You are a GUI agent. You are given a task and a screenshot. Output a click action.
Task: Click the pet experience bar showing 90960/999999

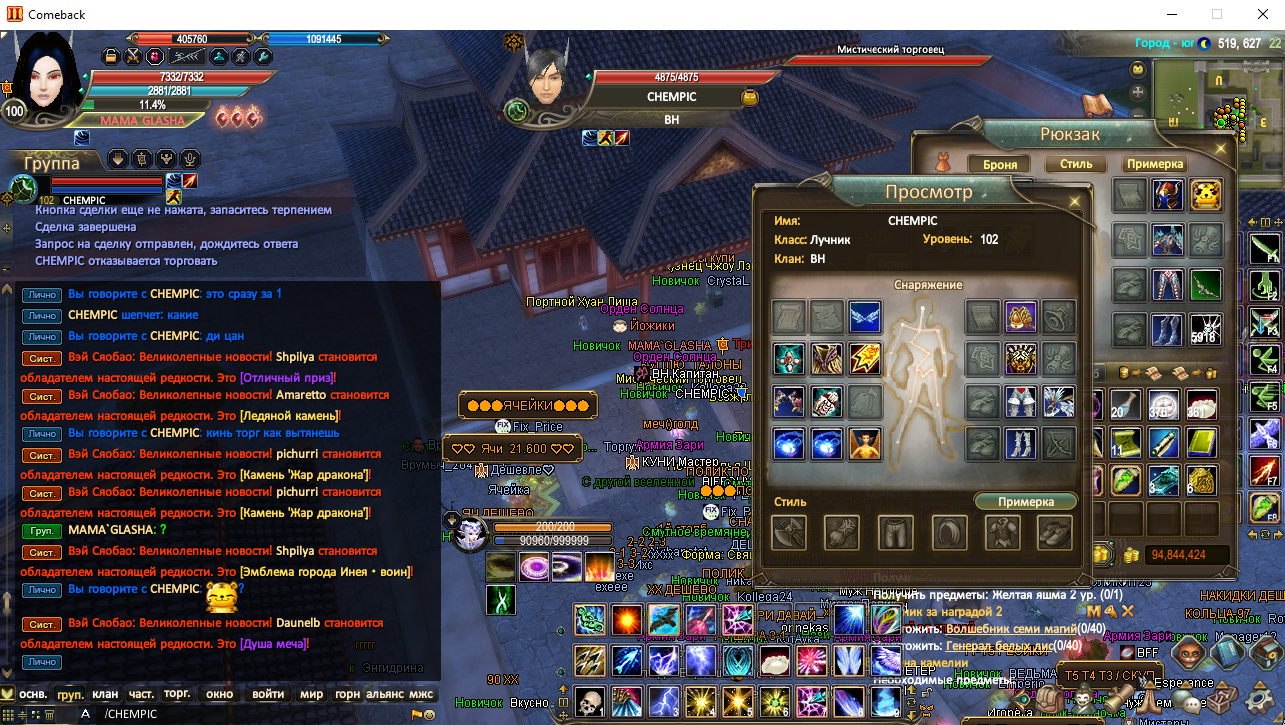pos(553,540)
